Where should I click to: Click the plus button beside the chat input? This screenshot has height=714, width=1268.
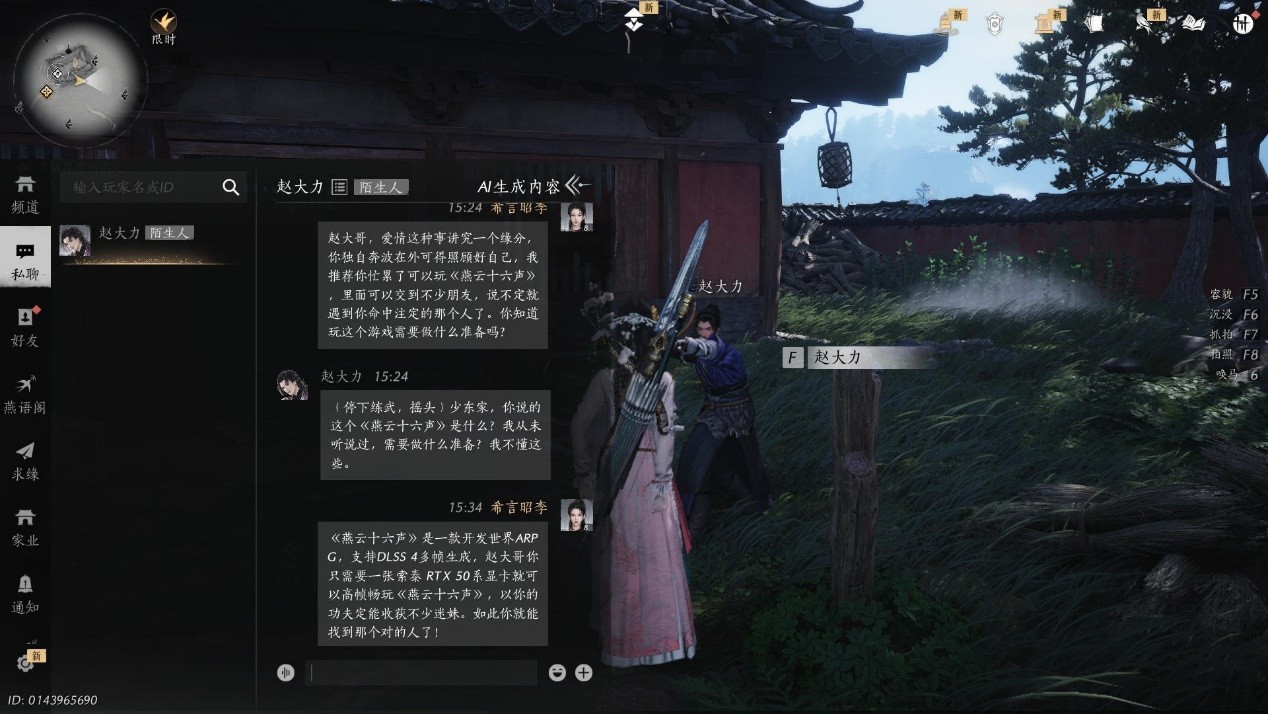[584, 673]
